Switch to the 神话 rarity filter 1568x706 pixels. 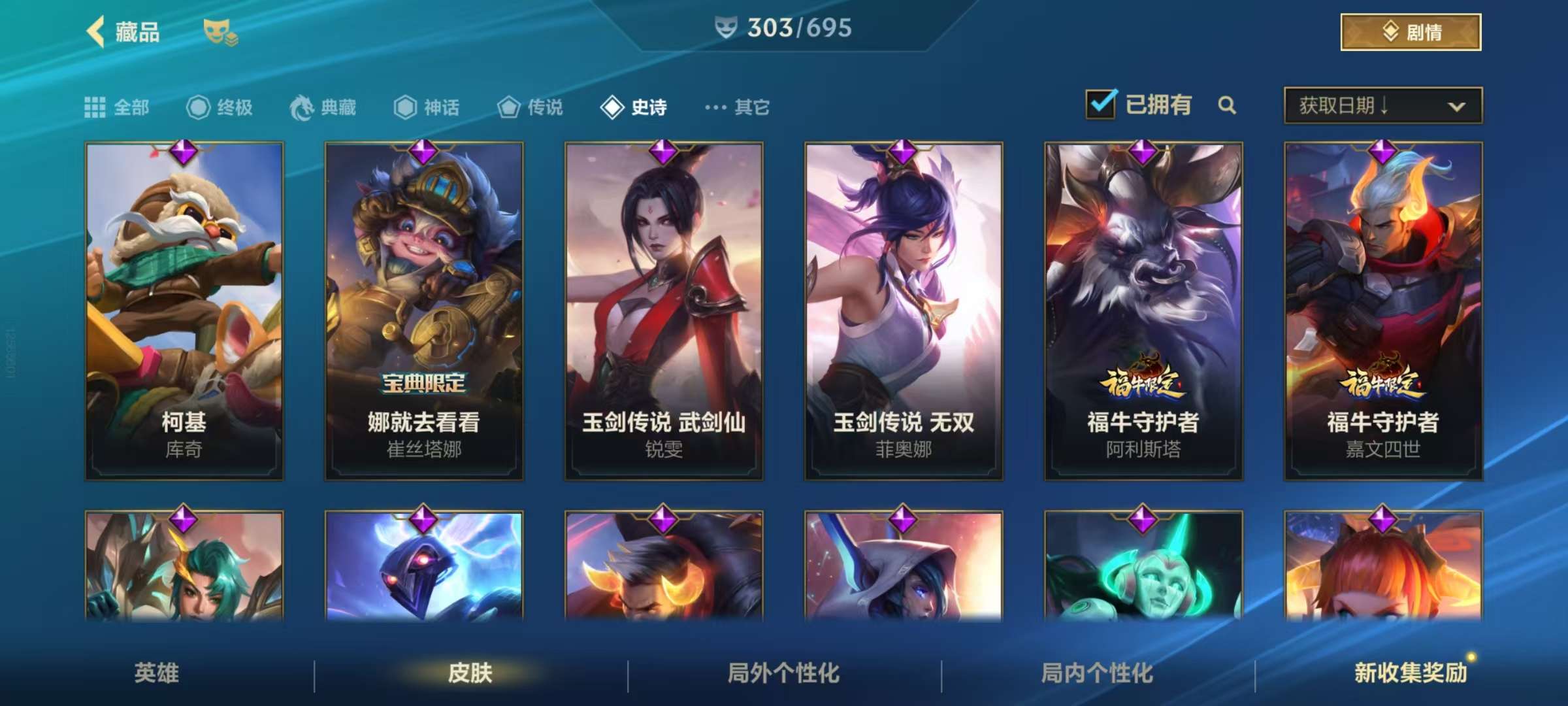point(427,107)
